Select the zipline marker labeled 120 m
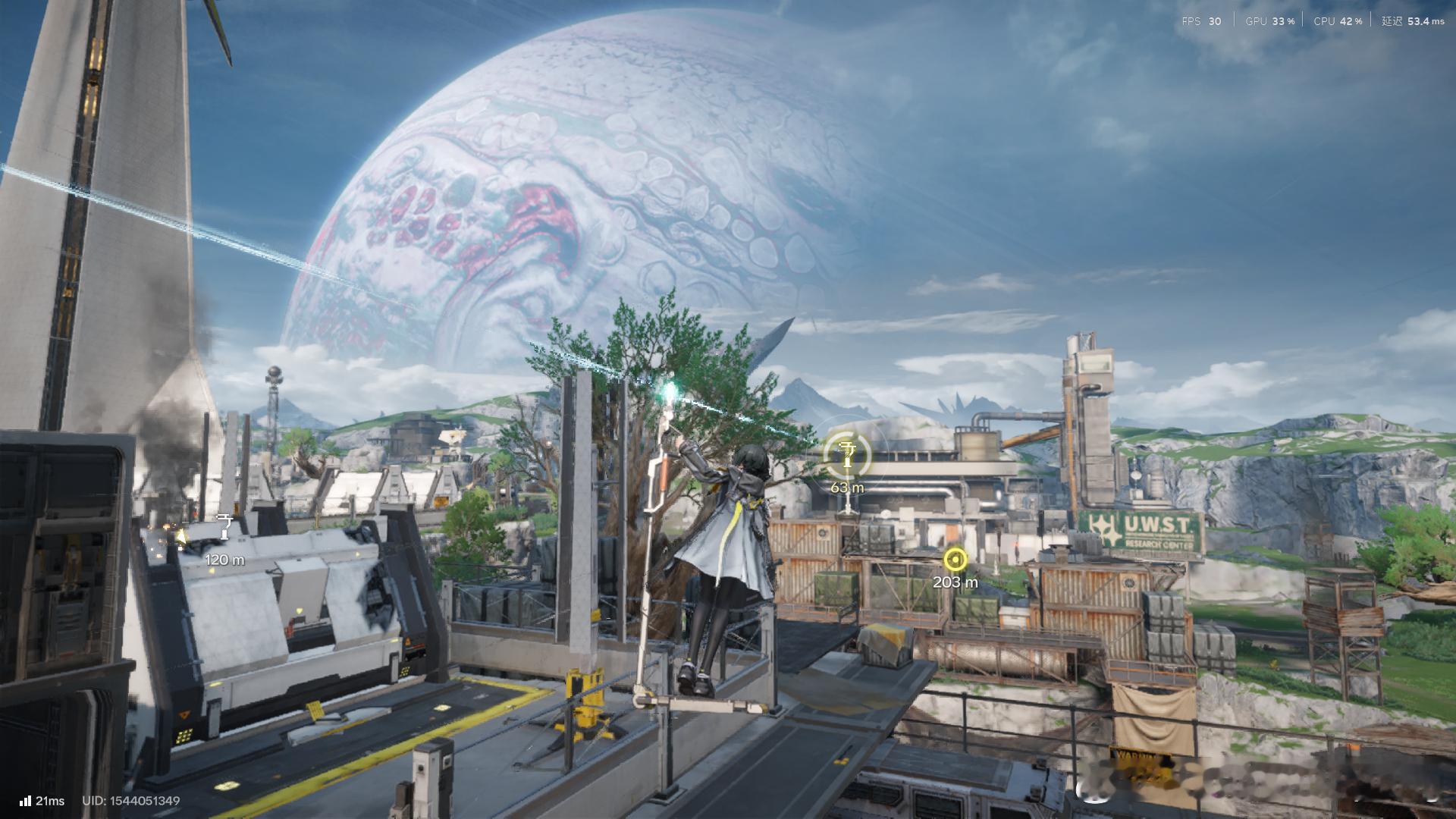1456x819 pixels. coord(224,526)
